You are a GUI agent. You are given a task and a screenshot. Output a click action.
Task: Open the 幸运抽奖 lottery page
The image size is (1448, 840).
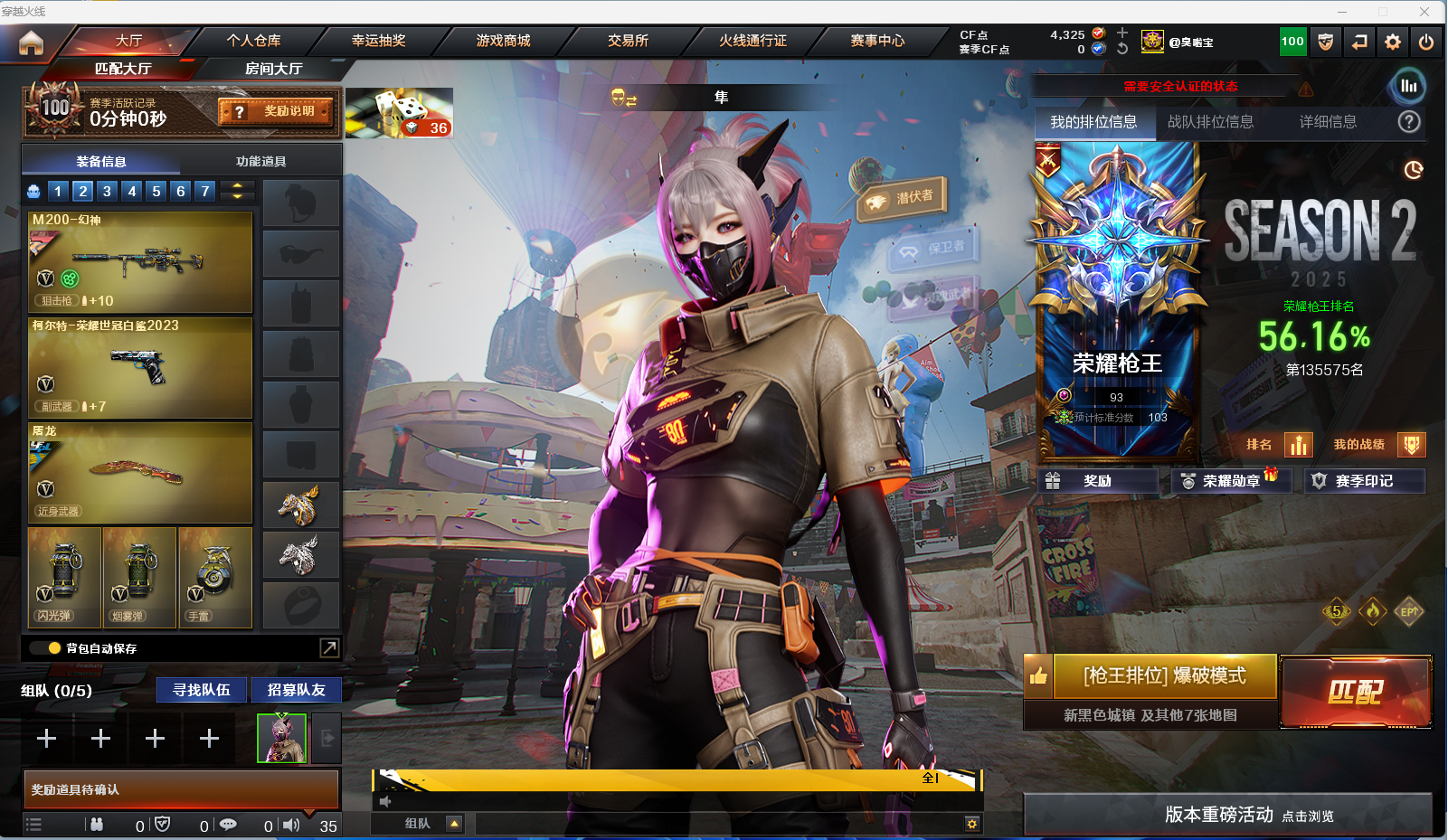click(378, 41)
